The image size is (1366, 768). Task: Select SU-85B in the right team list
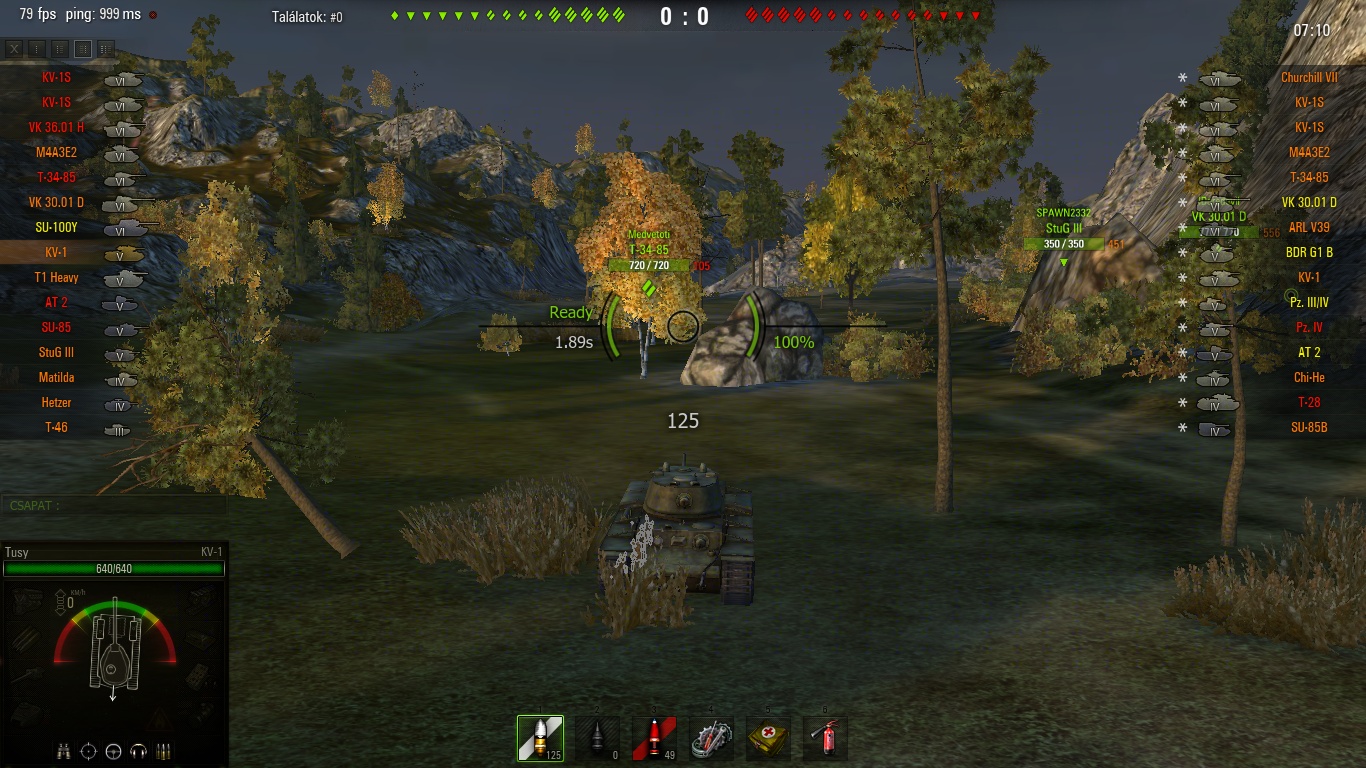(x=1309, y=428)
